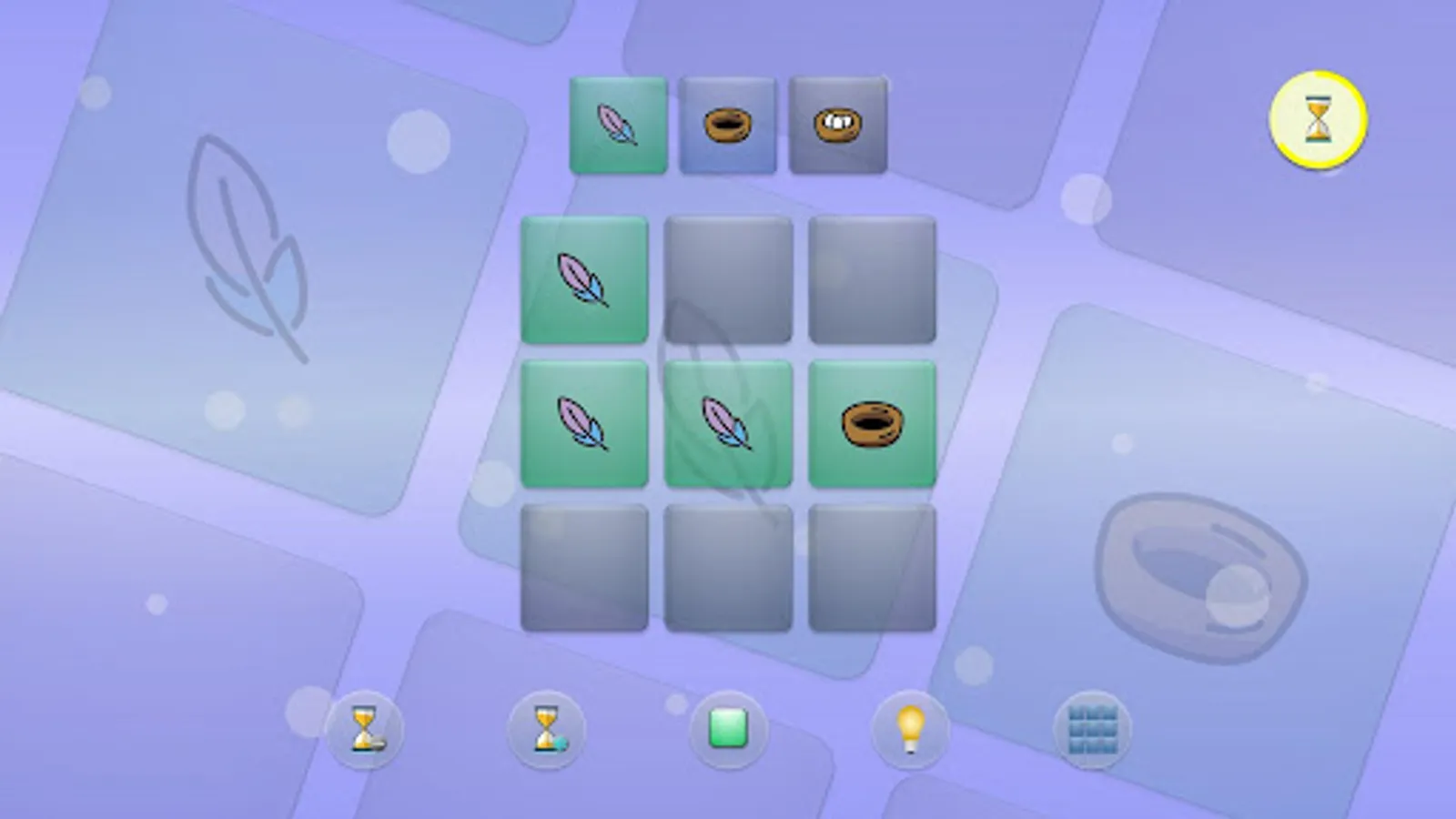
Task: Click the hourglass timer in the corner
Action: pos(1318,119)
